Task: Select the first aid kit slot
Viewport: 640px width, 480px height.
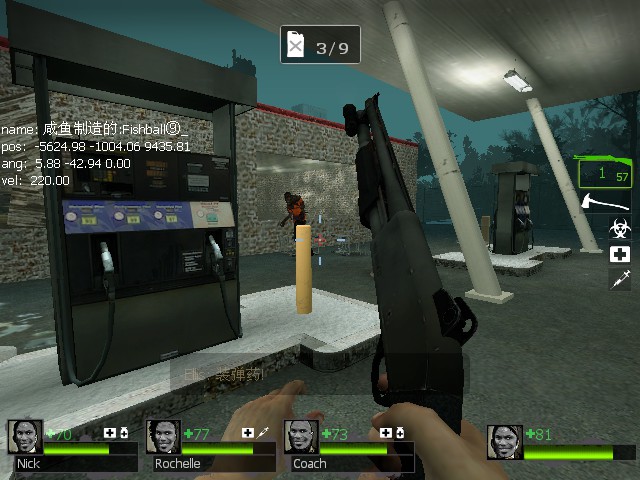Action: click(x=619, y=254)
